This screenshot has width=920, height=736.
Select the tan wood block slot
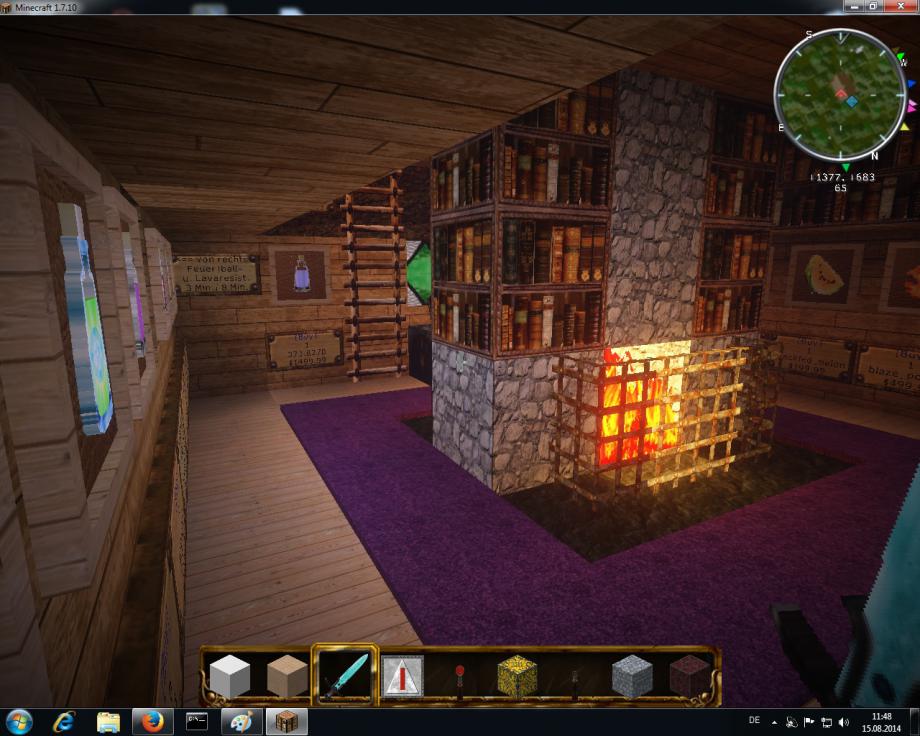(287, 677)
